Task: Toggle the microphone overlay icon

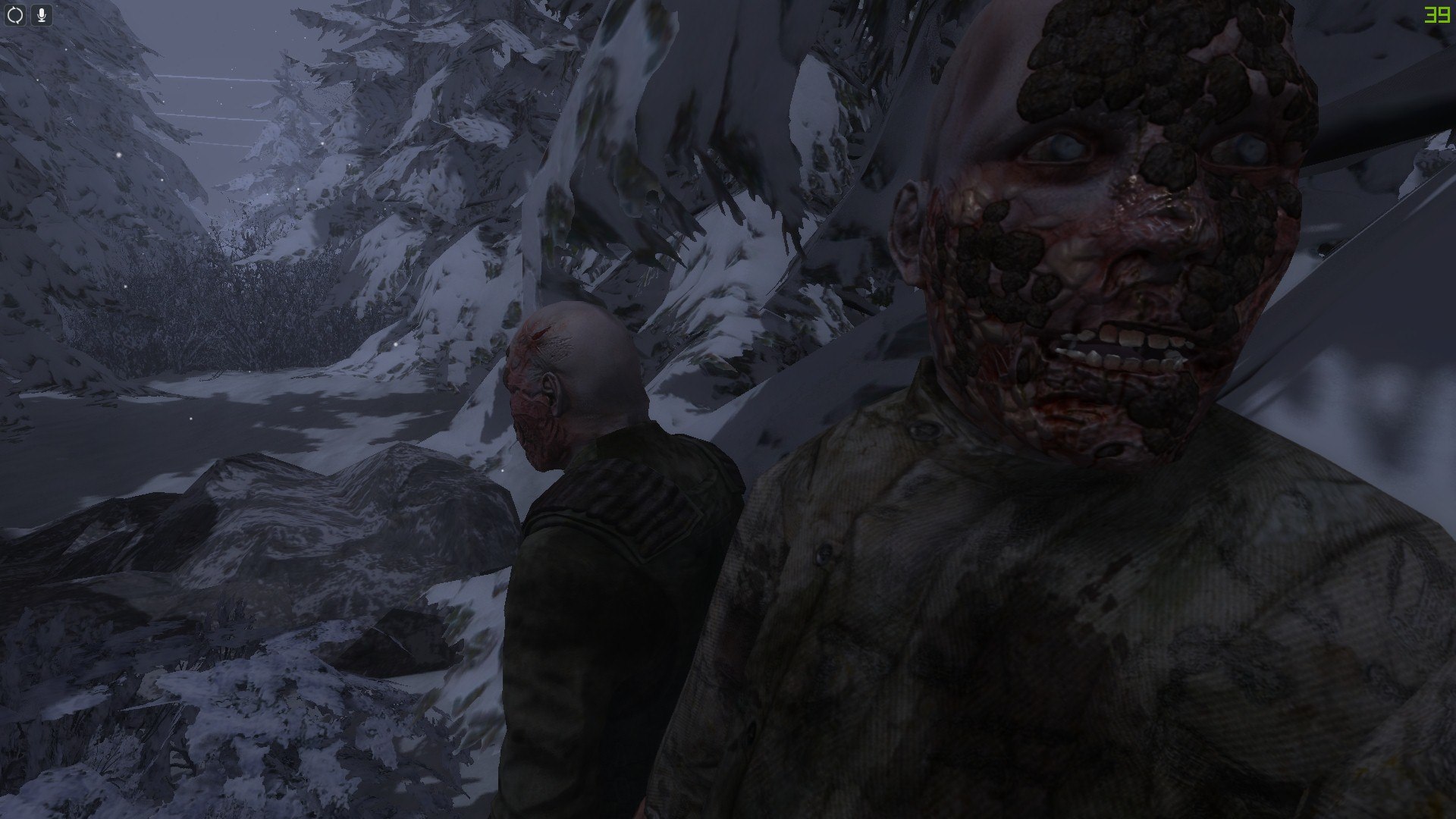Action: [x=41, y=15]
